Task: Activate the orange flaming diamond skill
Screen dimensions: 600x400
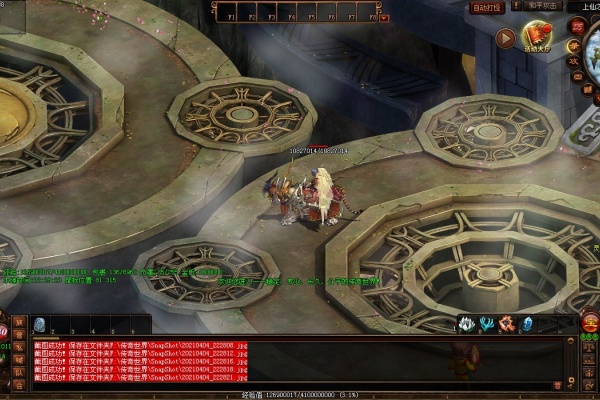Action: [x=506, y=323]
